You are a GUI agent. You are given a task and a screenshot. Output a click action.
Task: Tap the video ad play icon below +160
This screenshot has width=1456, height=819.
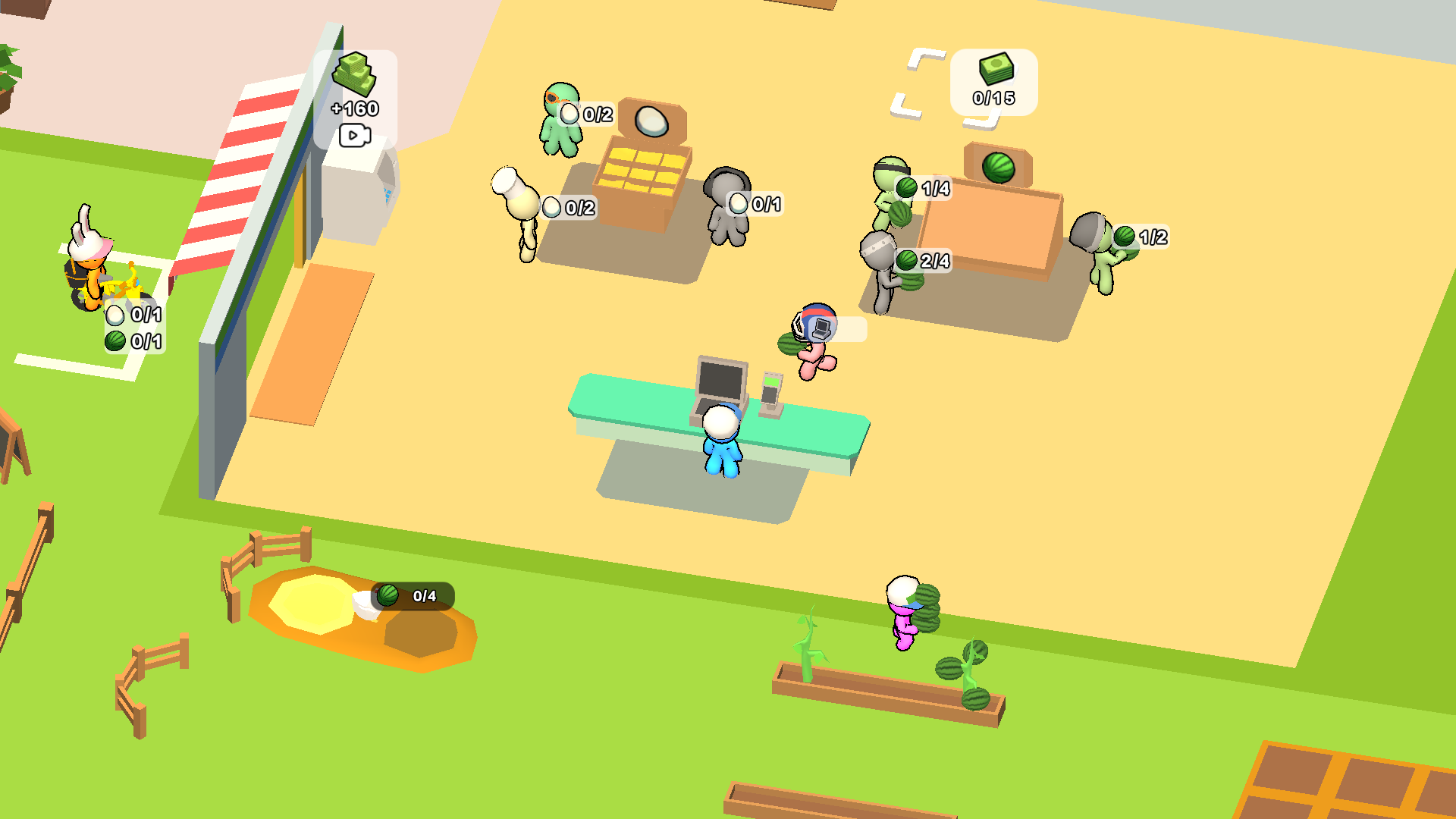(353, 136)
